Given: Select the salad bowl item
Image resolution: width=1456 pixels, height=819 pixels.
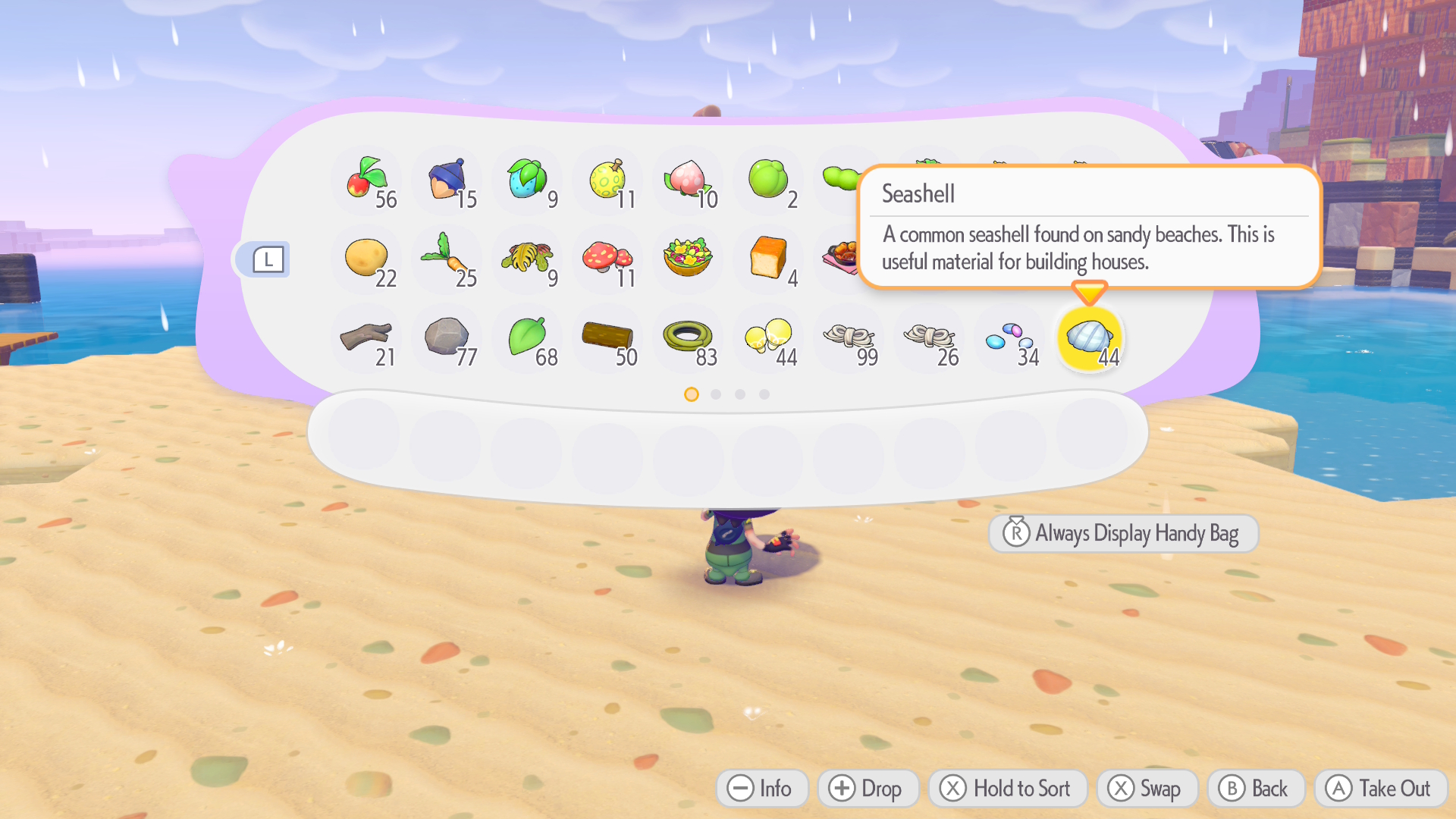Looking at the screenshot, I should [x=689, y=260].
